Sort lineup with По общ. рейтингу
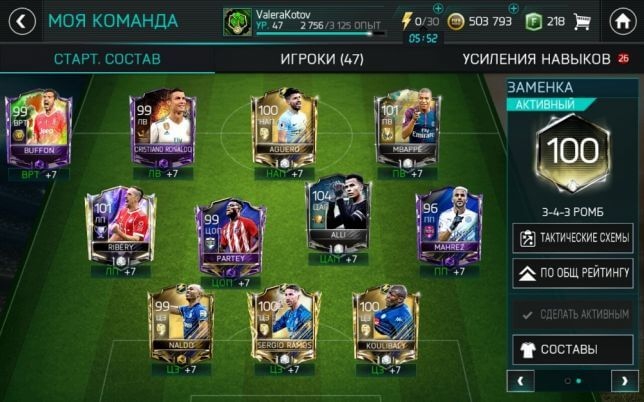Viewport: 644px width, 402px height. coord(573,272)
